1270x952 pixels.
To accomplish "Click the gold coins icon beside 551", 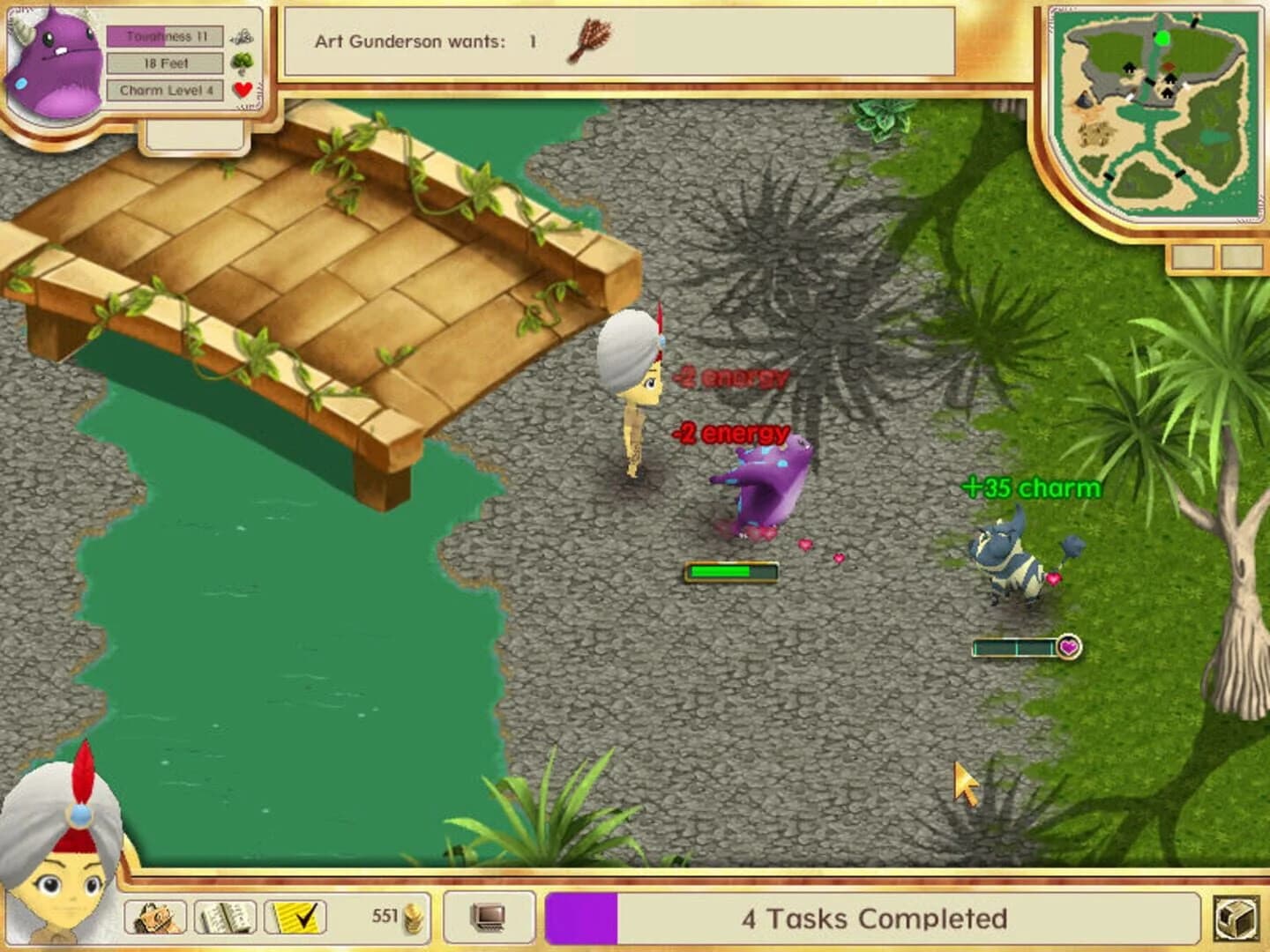I will [x=414, y=917].
